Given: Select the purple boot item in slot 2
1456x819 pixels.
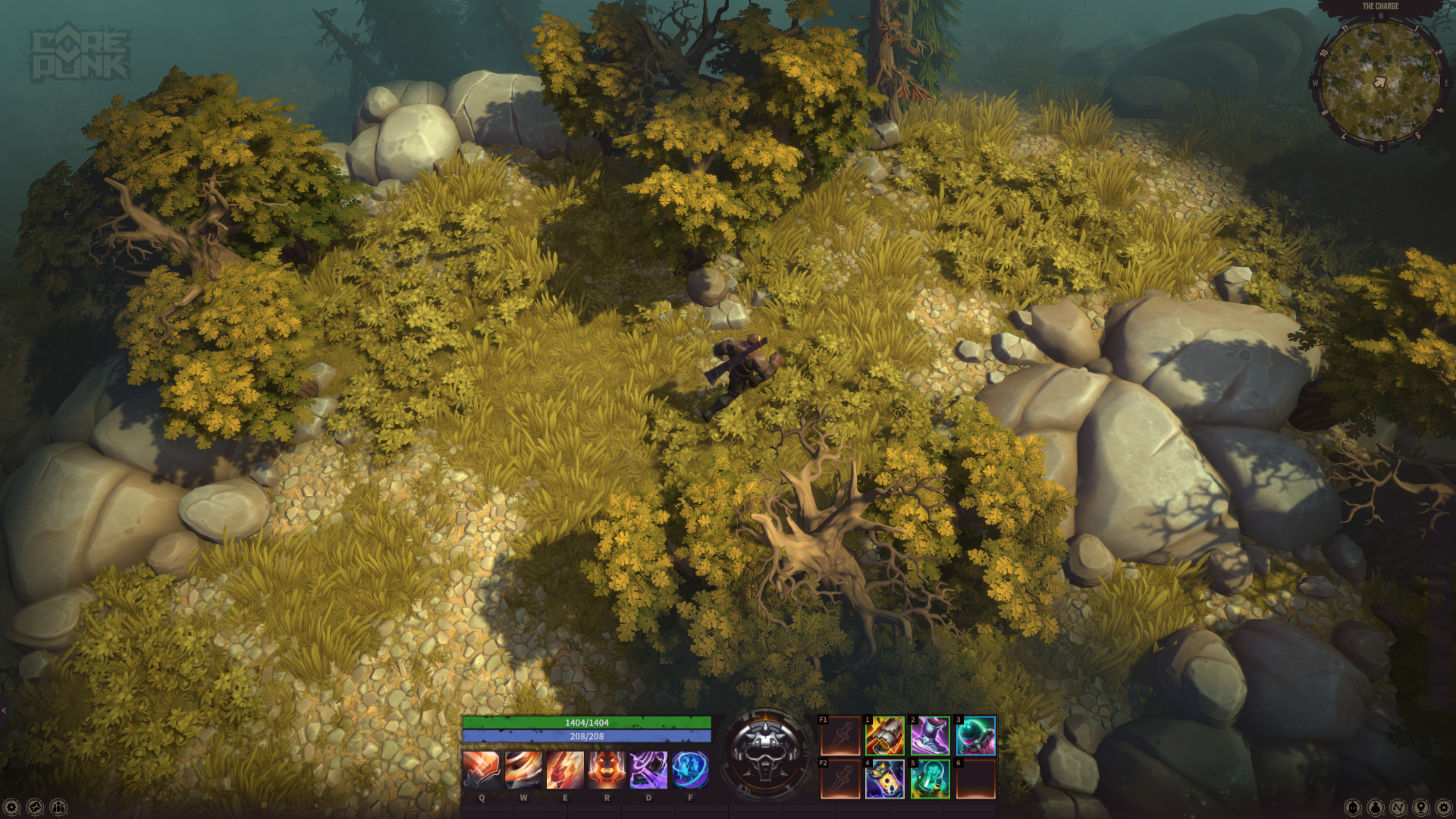Looking at the screenshot, I should point(930,736).
